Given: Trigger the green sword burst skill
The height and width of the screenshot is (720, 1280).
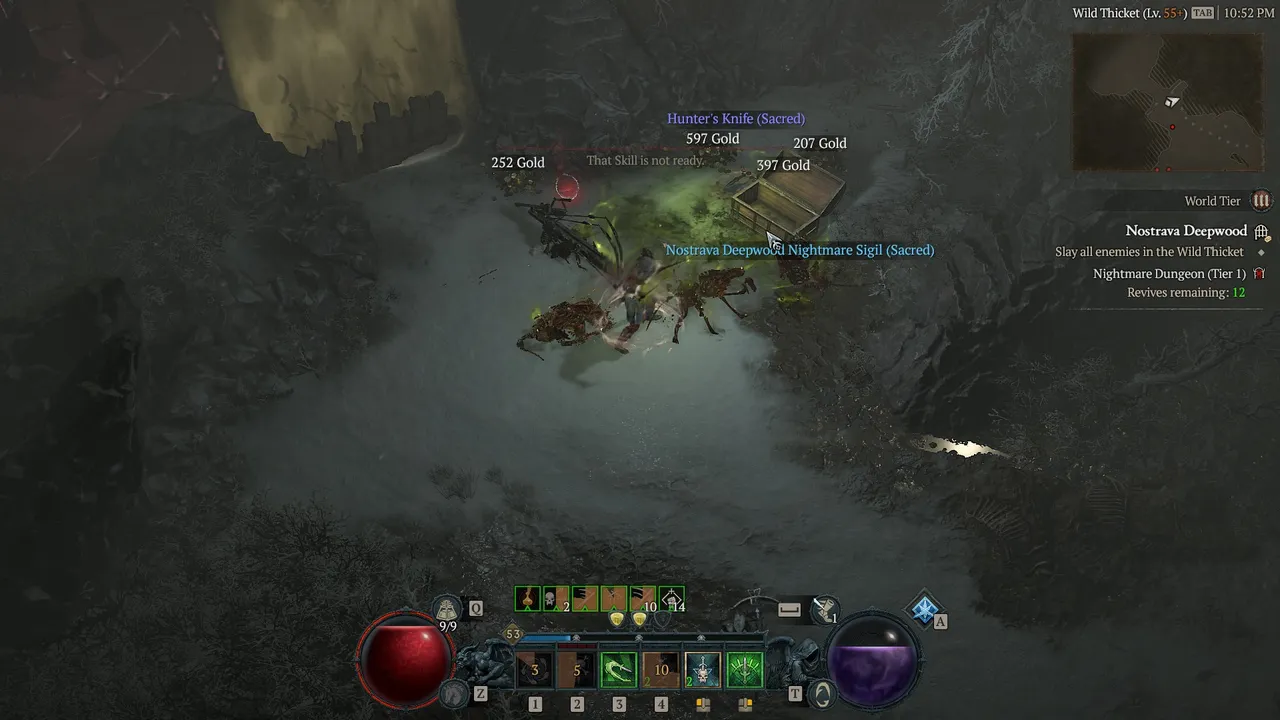Looking at the screenshot, I should coord(745,670).
